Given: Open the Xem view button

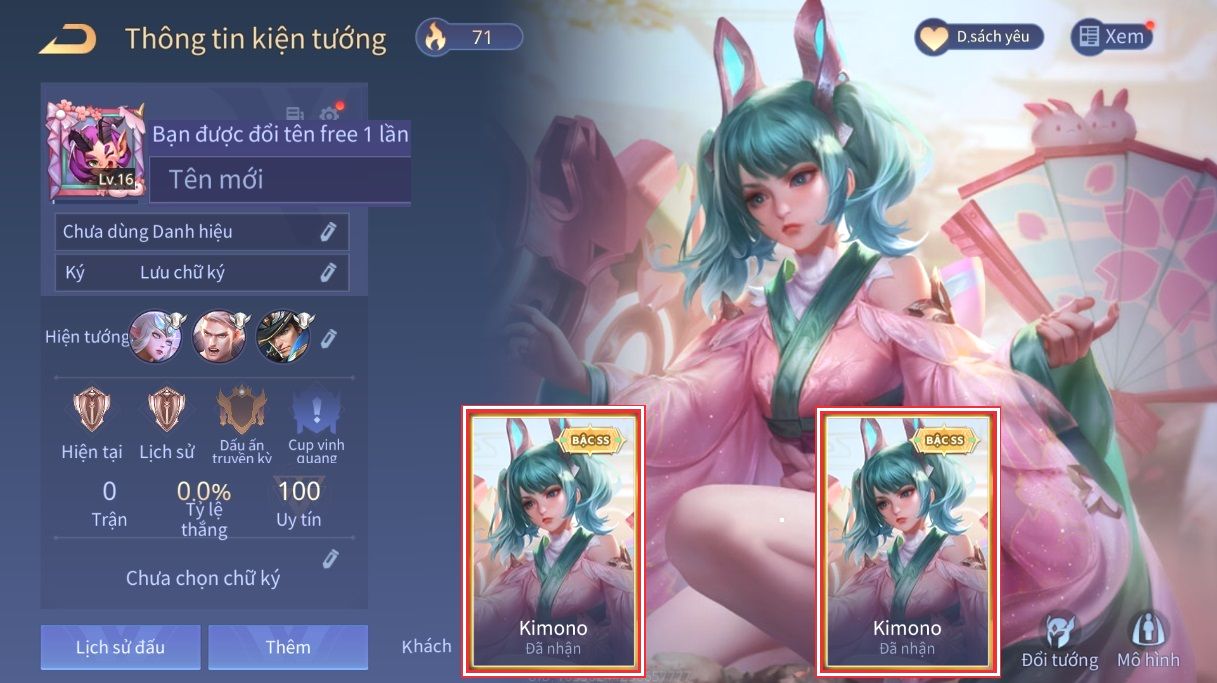Looking at the screenshot, I should tap(1111, 37).
